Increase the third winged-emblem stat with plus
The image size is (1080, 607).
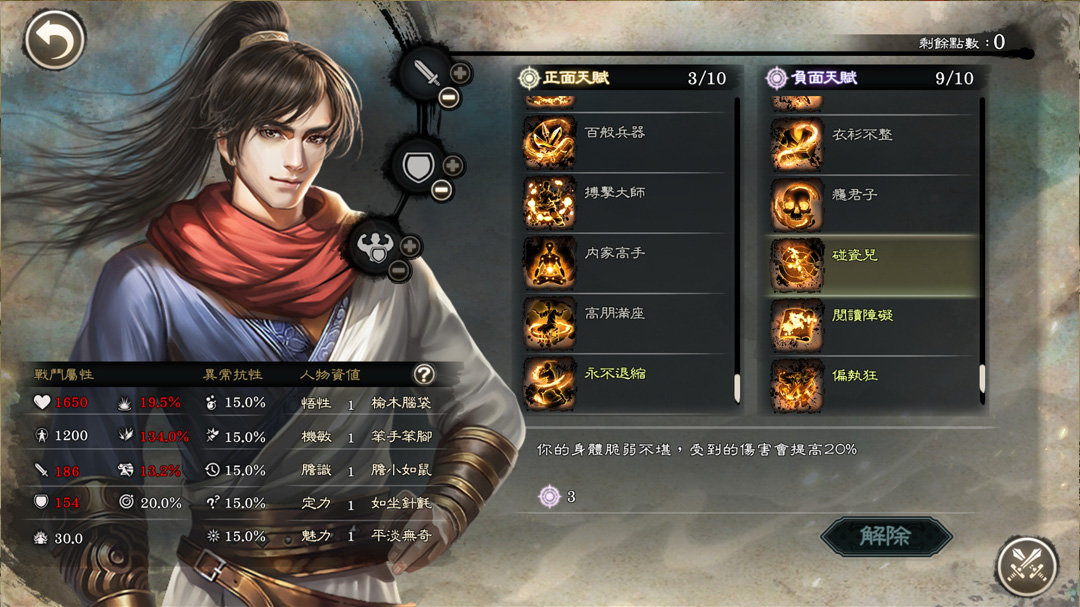pos(410,247)
